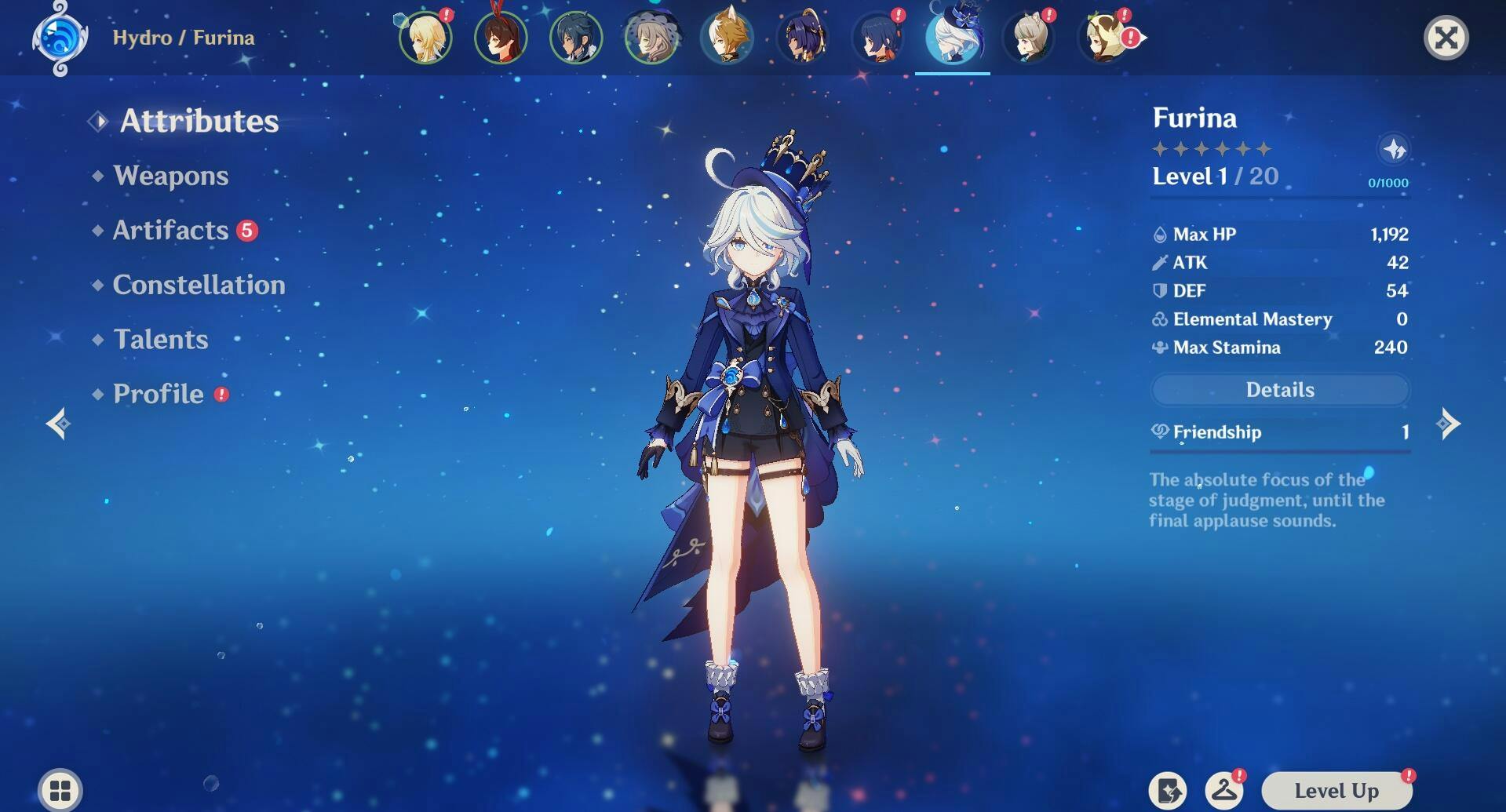
Task: Select the gray-haired cat-eared character portrait
Action: pos(1028,38)
